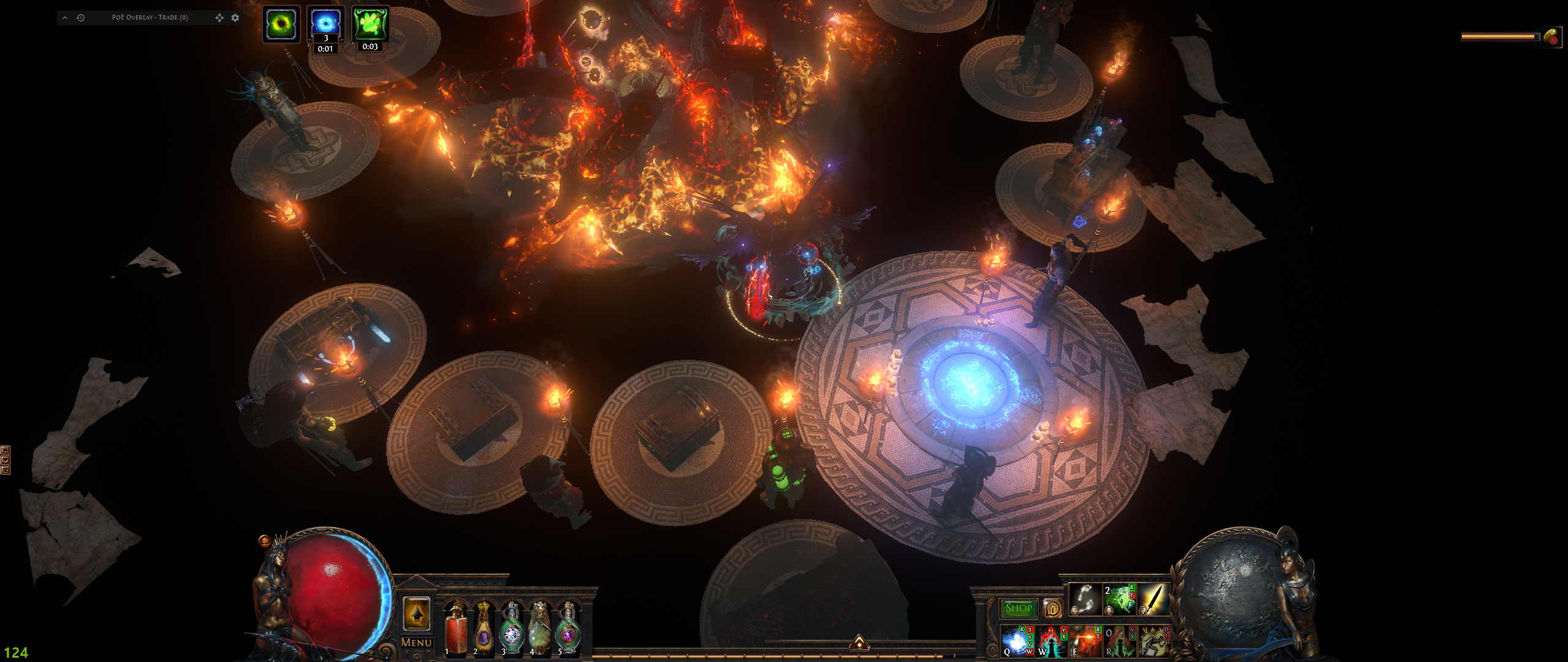Activate the green flask with white diamond
The image size is (1568, 662).
pyautogui.click(x=511, y=627)
